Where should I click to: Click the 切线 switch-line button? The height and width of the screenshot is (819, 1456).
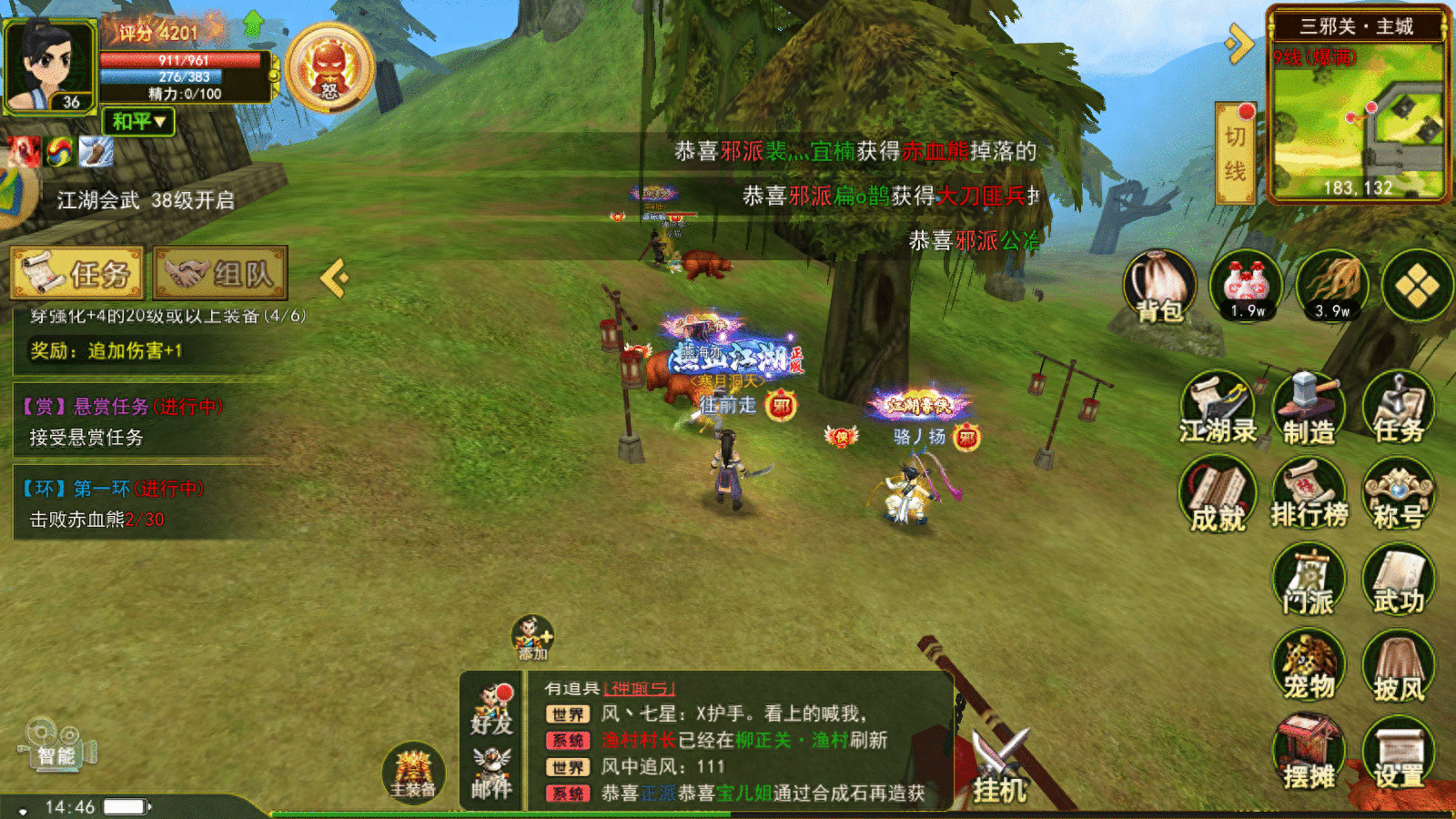pos(1235,153)
